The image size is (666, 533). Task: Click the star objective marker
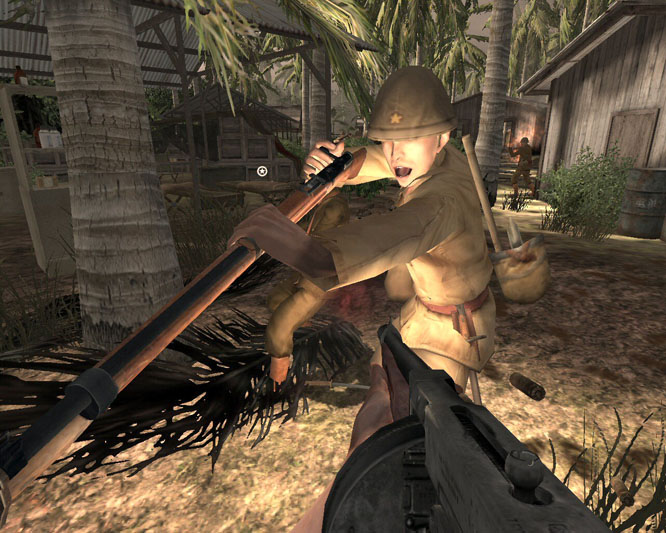point(262,171)
